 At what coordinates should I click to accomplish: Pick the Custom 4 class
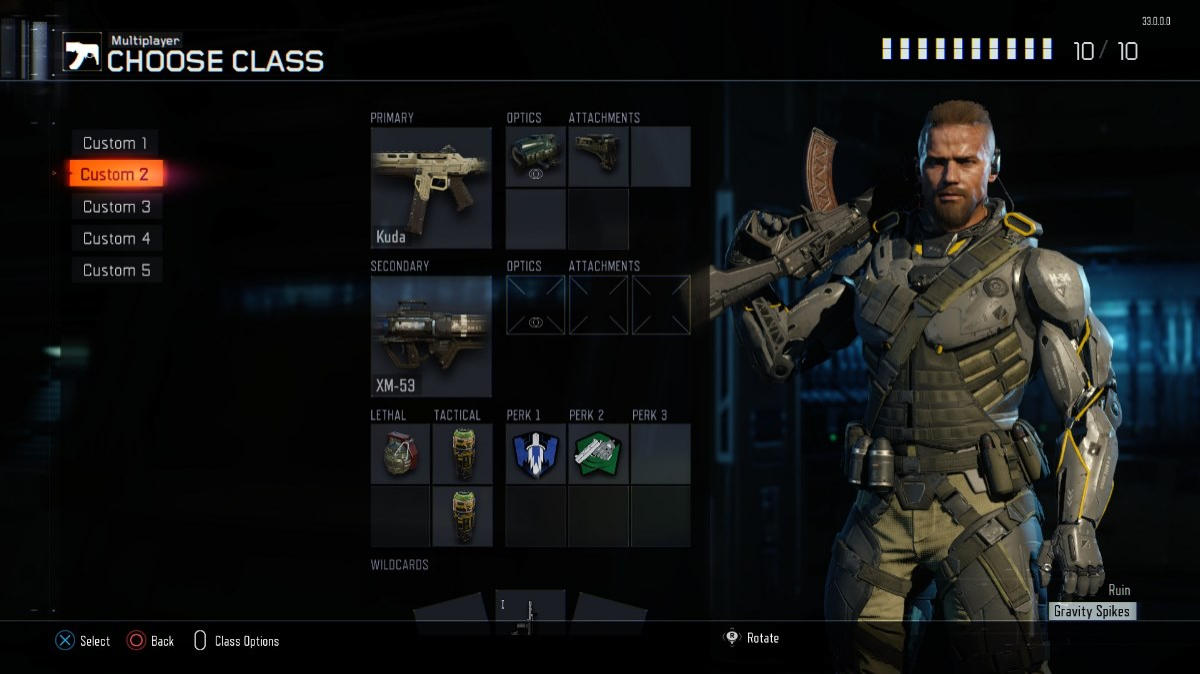point(116,239)
